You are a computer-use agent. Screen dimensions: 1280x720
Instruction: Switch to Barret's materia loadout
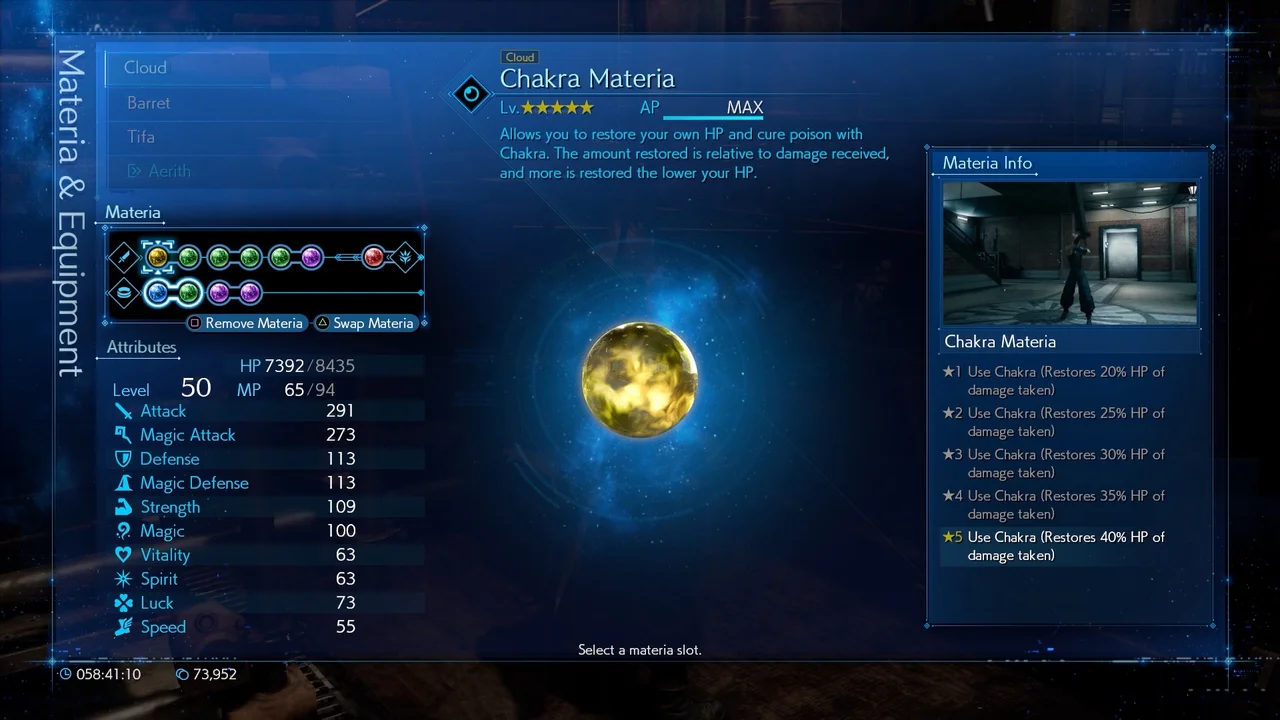pos(149,103)
